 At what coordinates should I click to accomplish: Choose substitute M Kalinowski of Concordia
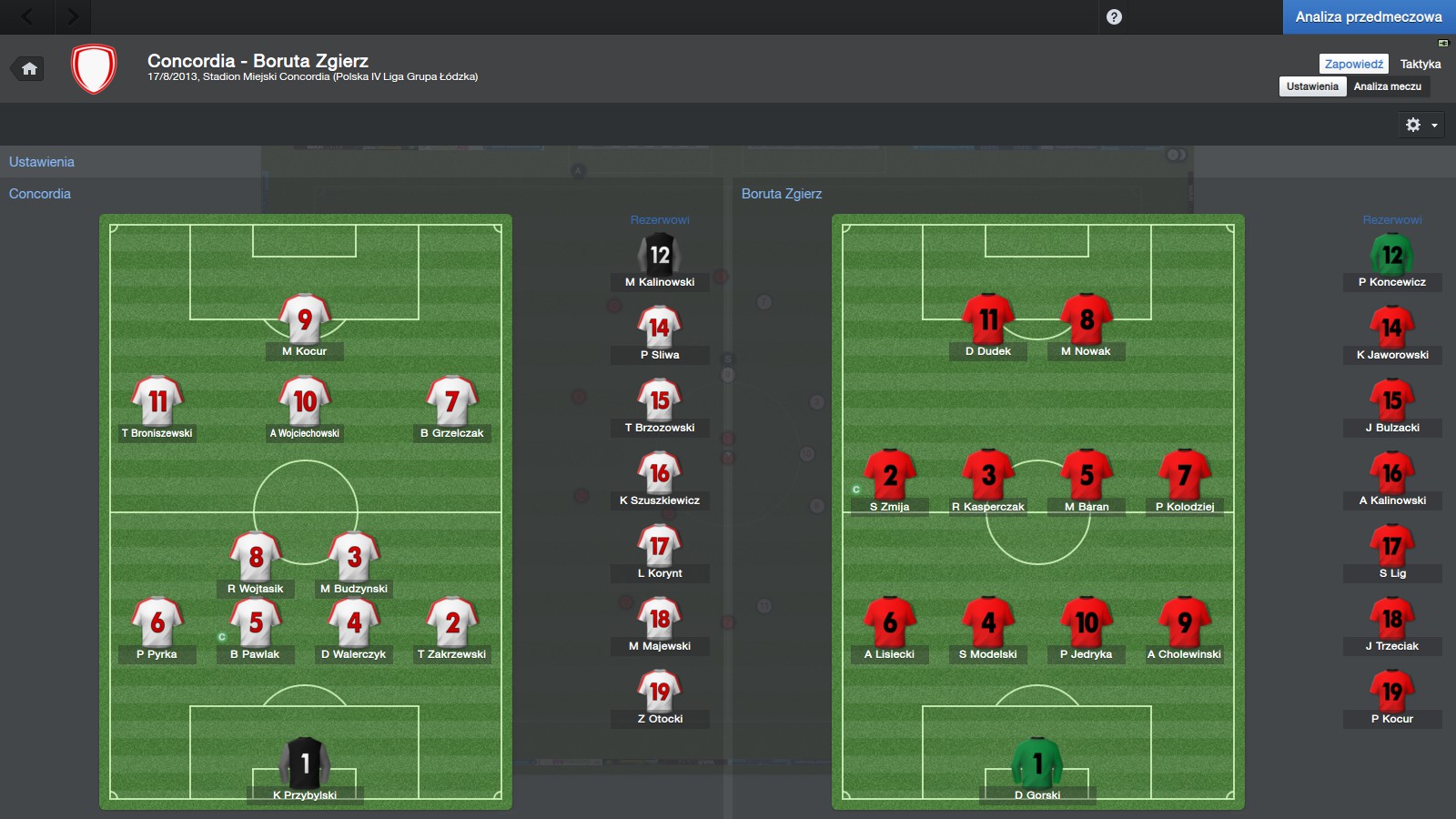[x=660, y=257]
